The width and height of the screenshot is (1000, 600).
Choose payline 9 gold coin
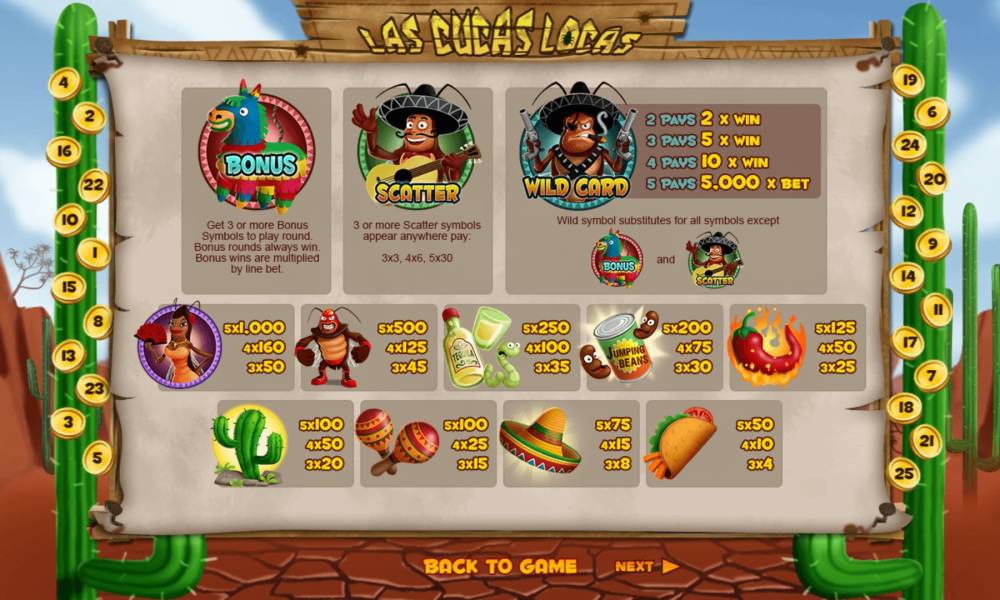[933, 244]
